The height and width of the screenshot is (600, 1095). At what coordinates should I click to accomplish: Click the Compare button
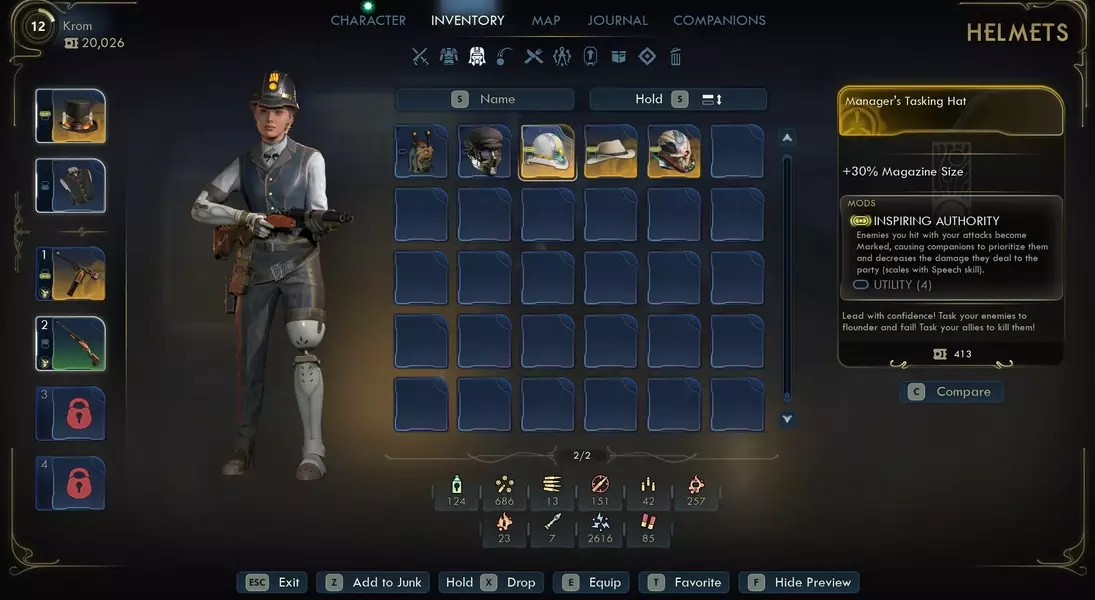951,392
